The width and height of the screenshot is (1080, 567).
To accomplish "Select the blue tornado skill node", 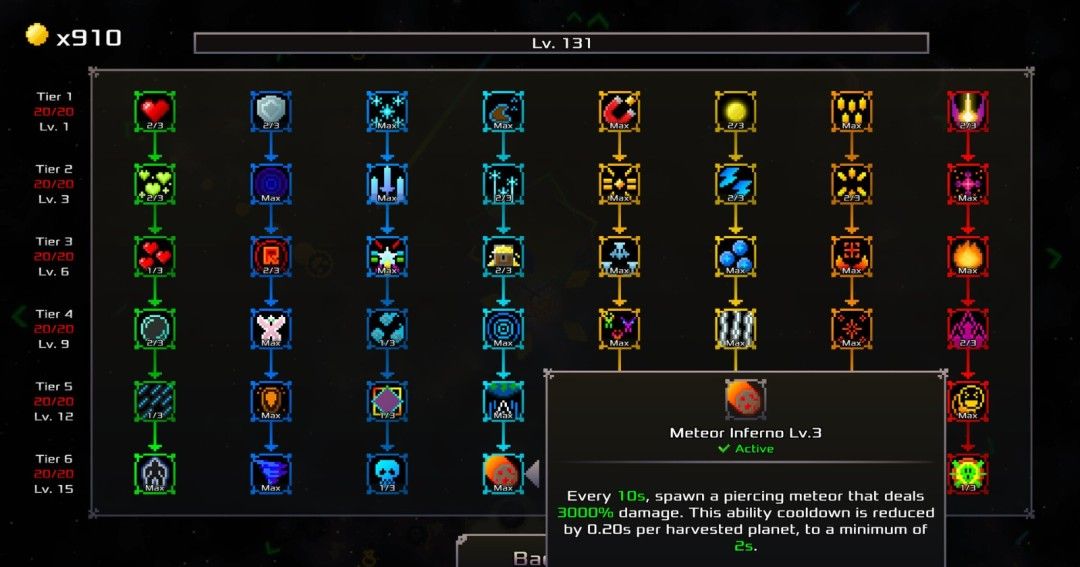I will tap(271, 473).
